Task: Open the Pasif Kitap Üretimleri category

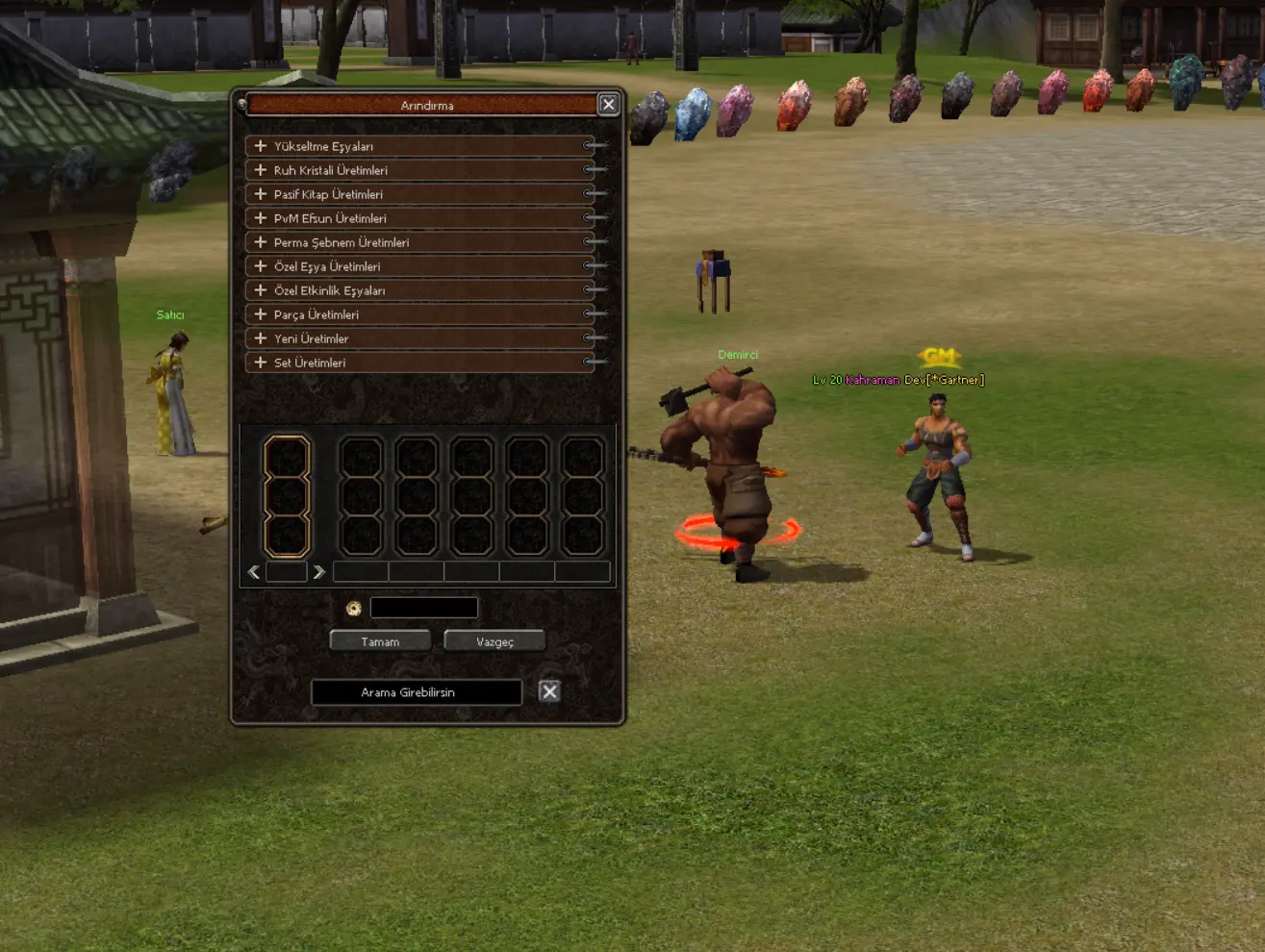Action: click(261, 194)
